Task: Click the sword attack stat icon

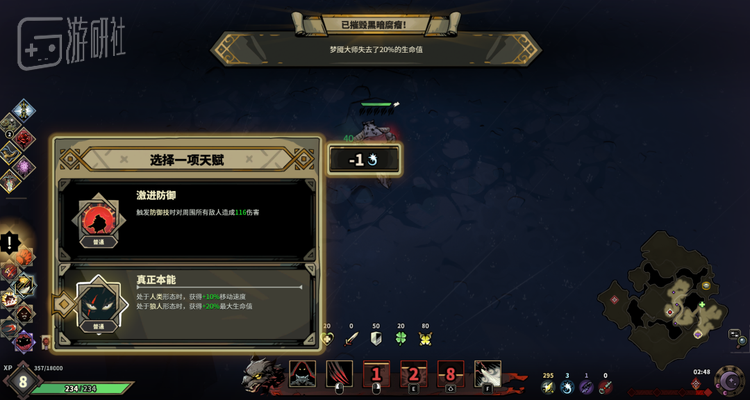Action: [351, 339]
